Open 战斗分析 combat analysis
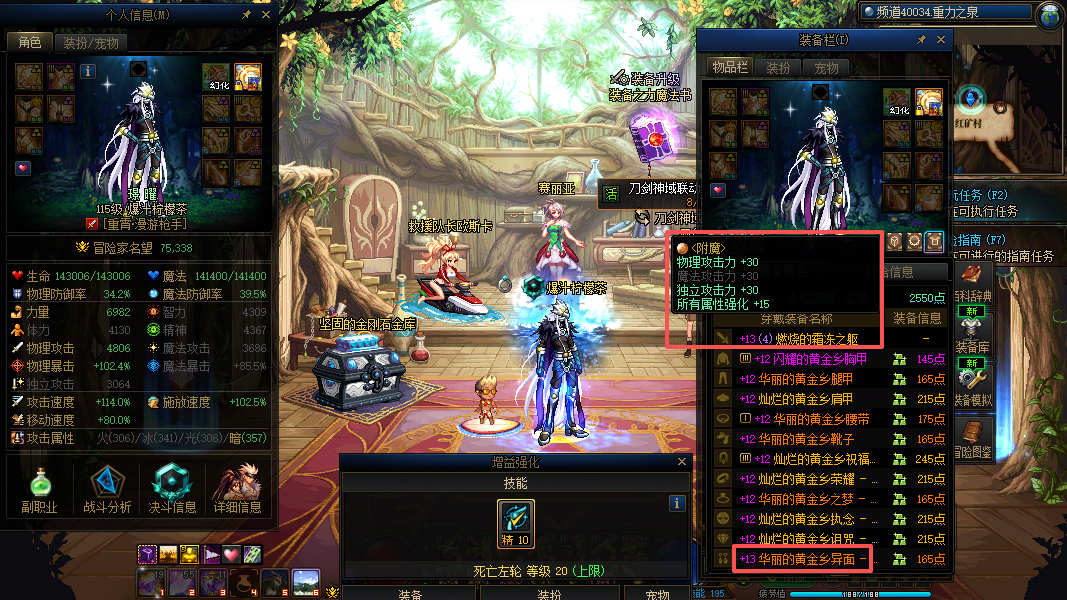 [x=107, y=490]
